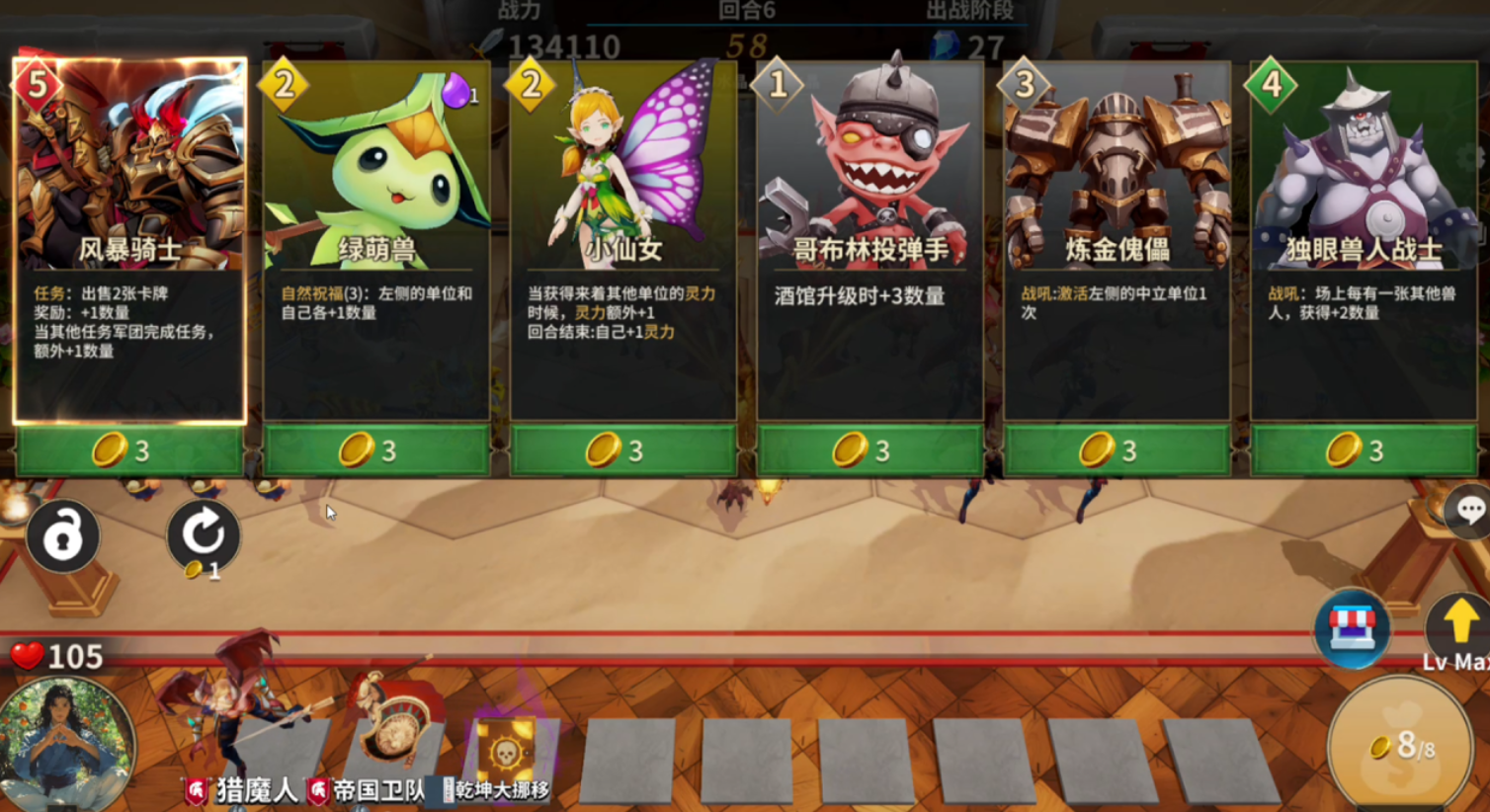Screen dimensions: 1490x812
Task: Buy 小仙女 for 3 gold
Action: pyautogui.click(x=622, y=450)
